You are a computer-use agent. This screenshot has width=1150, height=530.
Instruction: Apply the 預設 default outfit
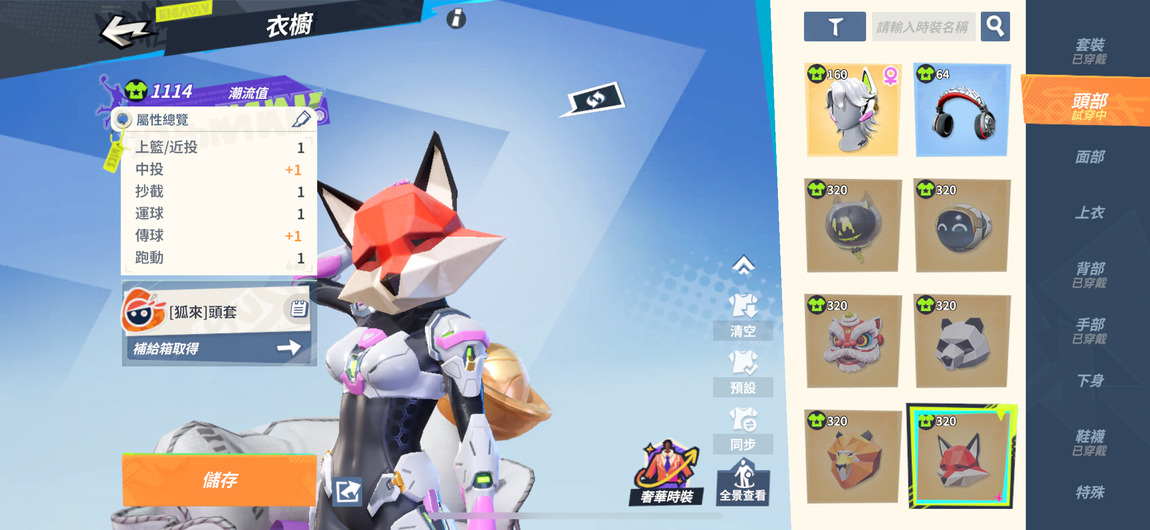(743, 371)
